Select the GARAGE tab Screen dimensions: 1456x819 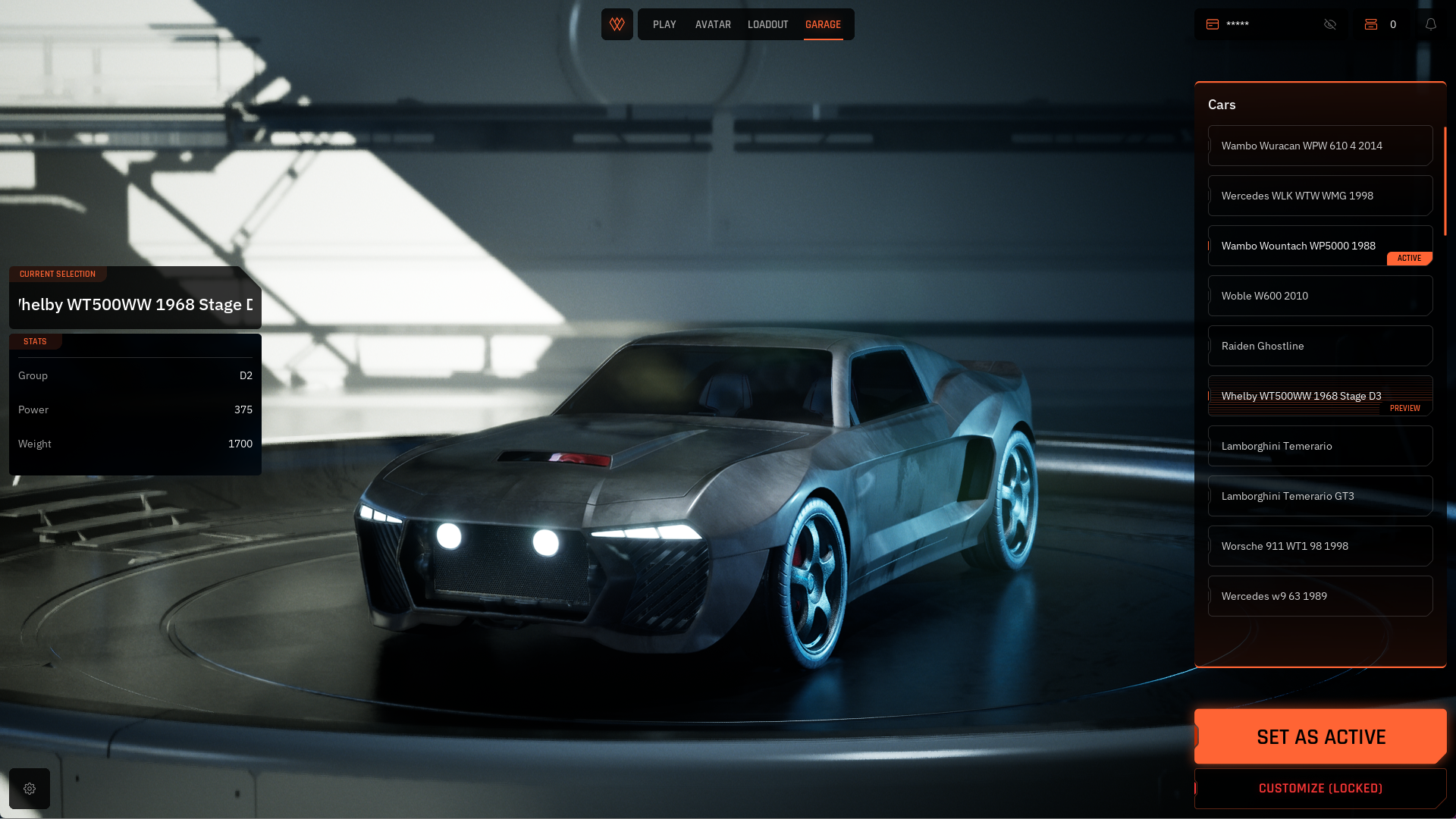pyautogui.click(x=823, y=25)
